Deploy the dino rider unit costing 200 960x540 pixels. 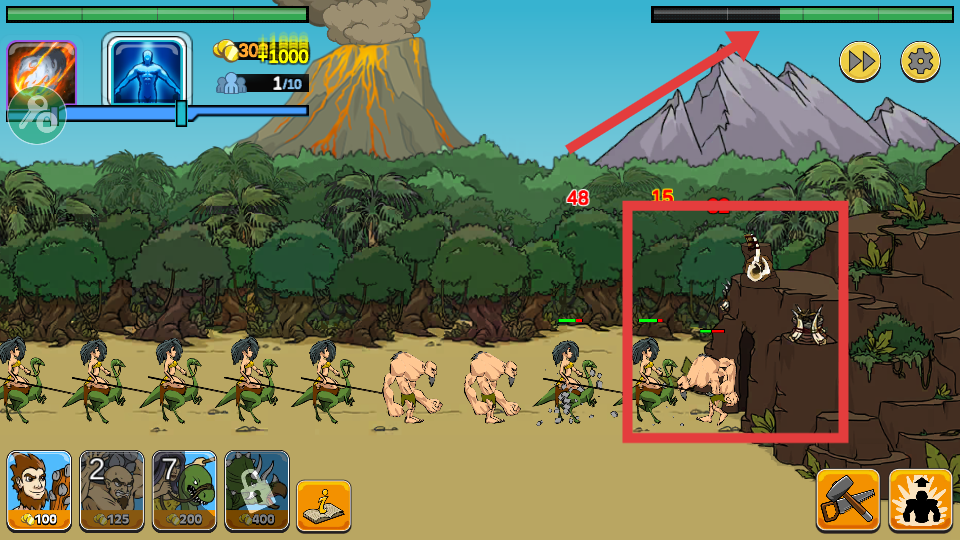pyautogui.click(x=184, y=490)
